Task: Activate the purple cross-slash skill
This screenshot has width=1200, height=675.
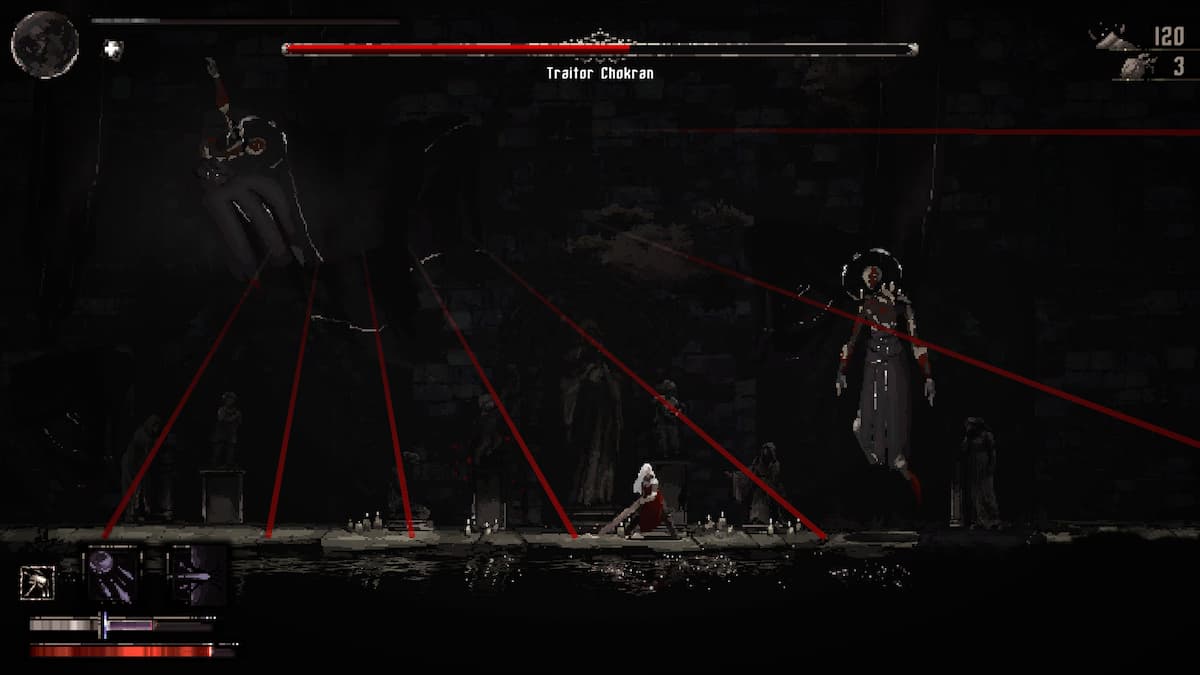Action: (195, 573)
